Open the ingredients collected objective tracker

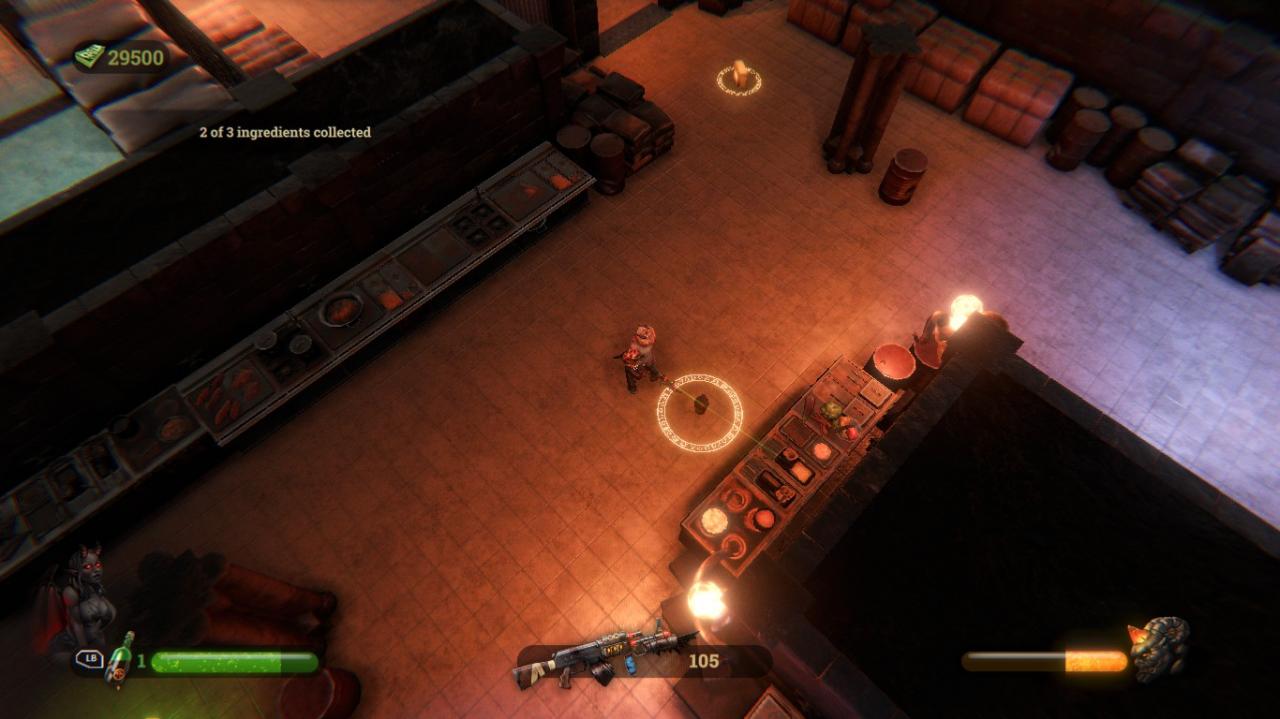(x=285, y=132)
